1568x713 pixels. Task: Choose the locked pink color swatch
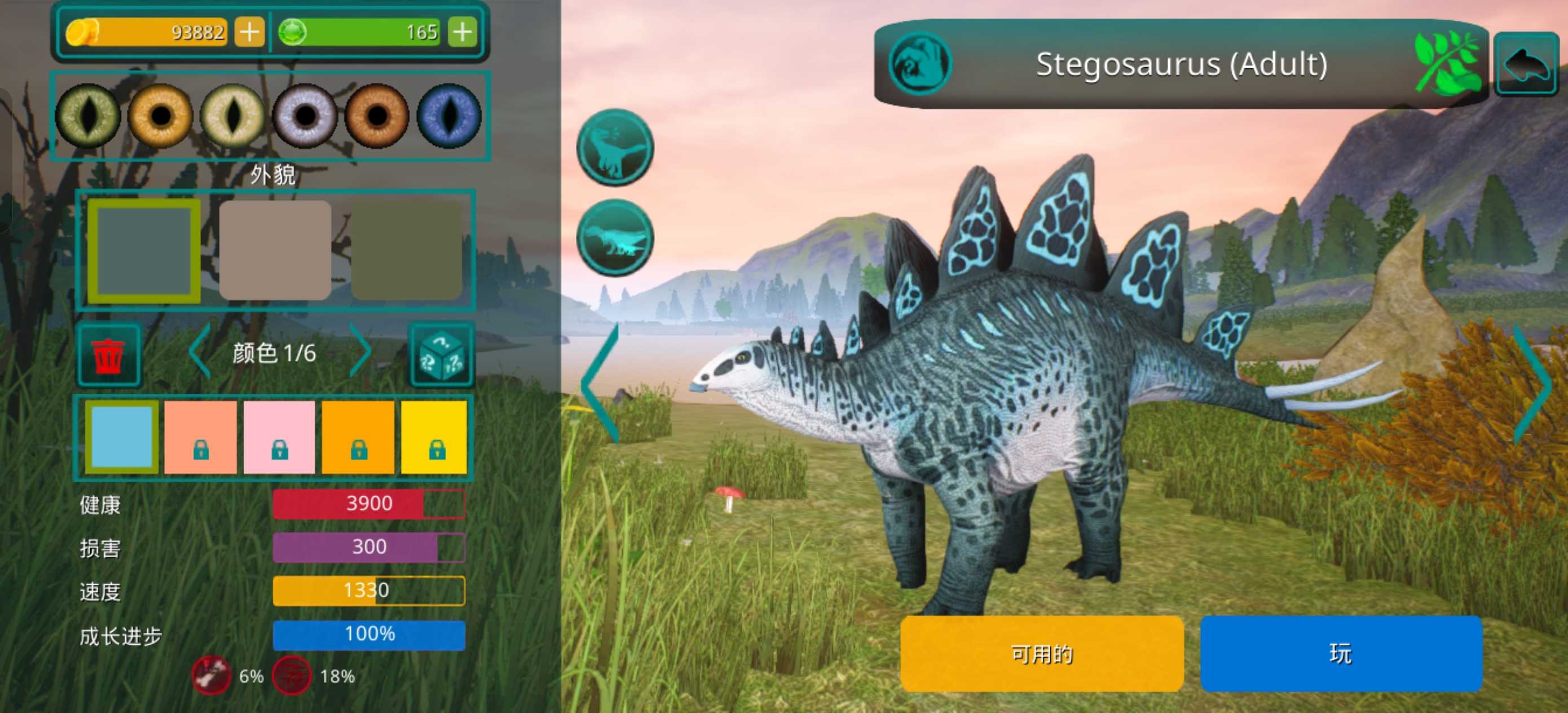pos(279,437)
